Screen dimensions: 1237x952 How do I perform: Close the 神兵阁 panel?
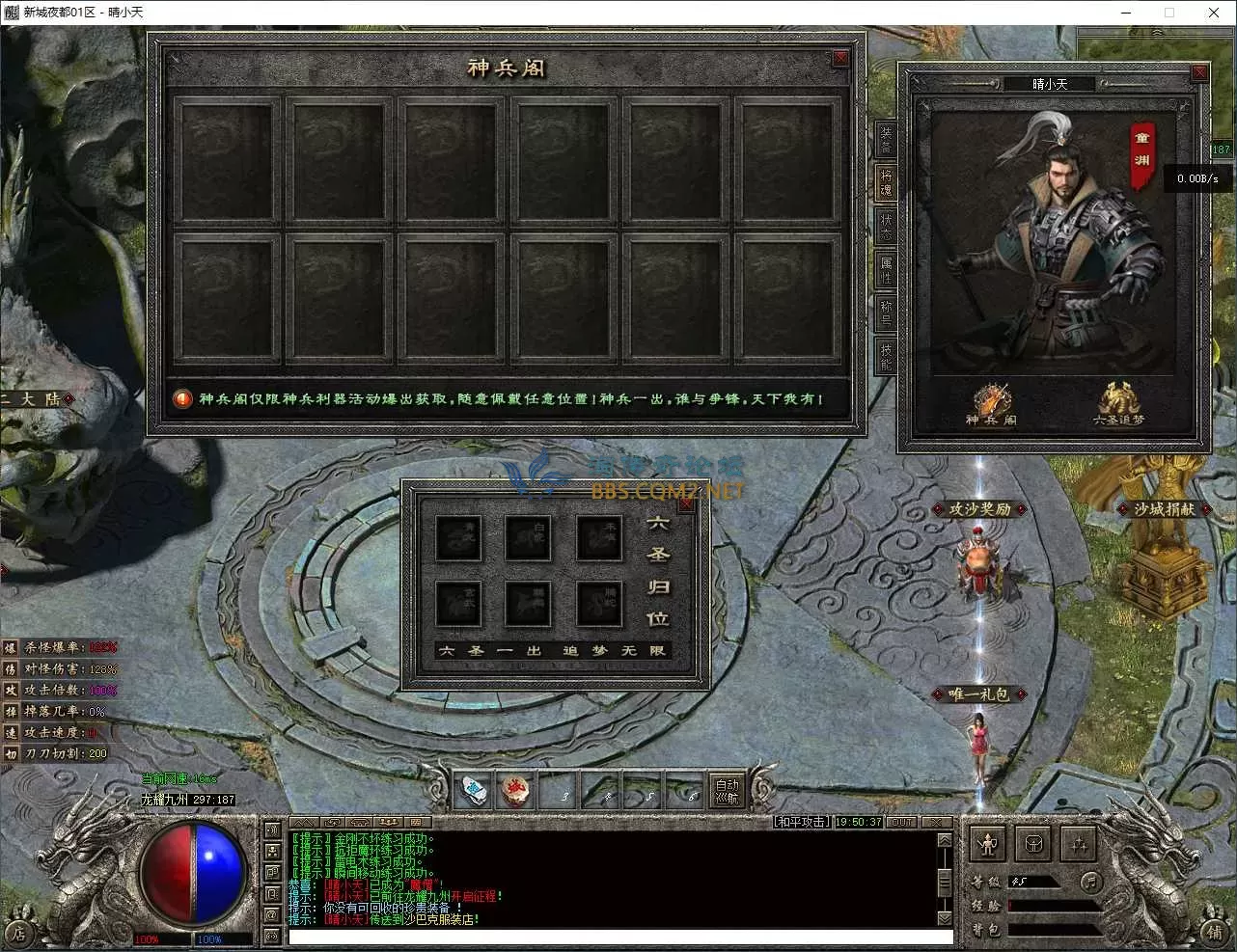[x=840, y=58]
